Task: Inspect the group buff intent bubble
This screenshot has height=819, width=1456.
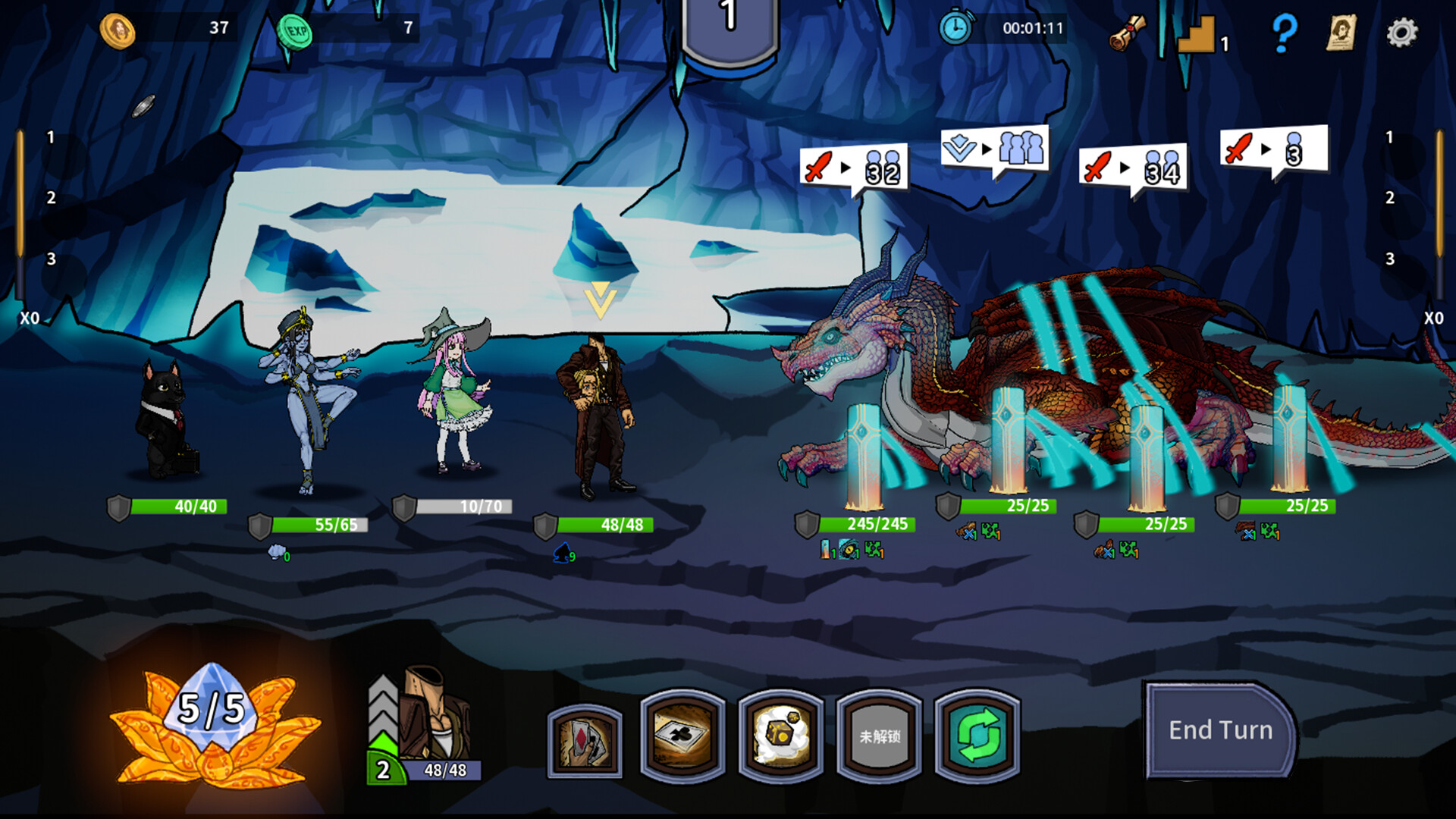Action: click(x=994, y=149)
